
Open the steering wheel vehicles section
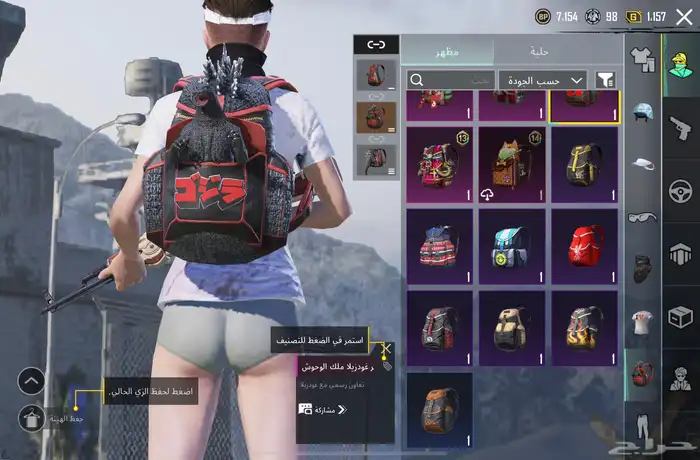pos(680,190)
